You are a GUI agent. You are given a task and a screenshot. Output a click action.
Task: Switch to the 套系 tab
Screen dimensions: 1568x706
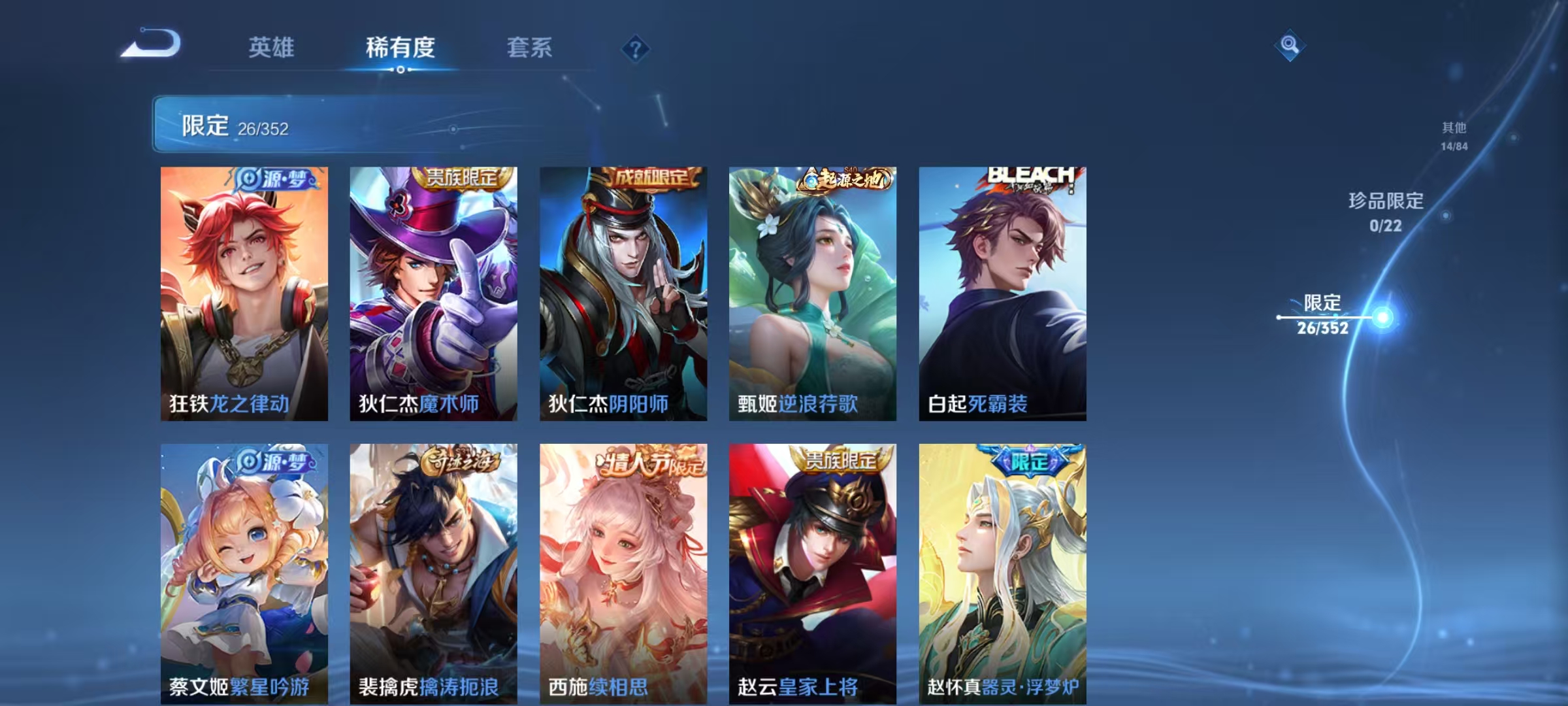point(531,48)
